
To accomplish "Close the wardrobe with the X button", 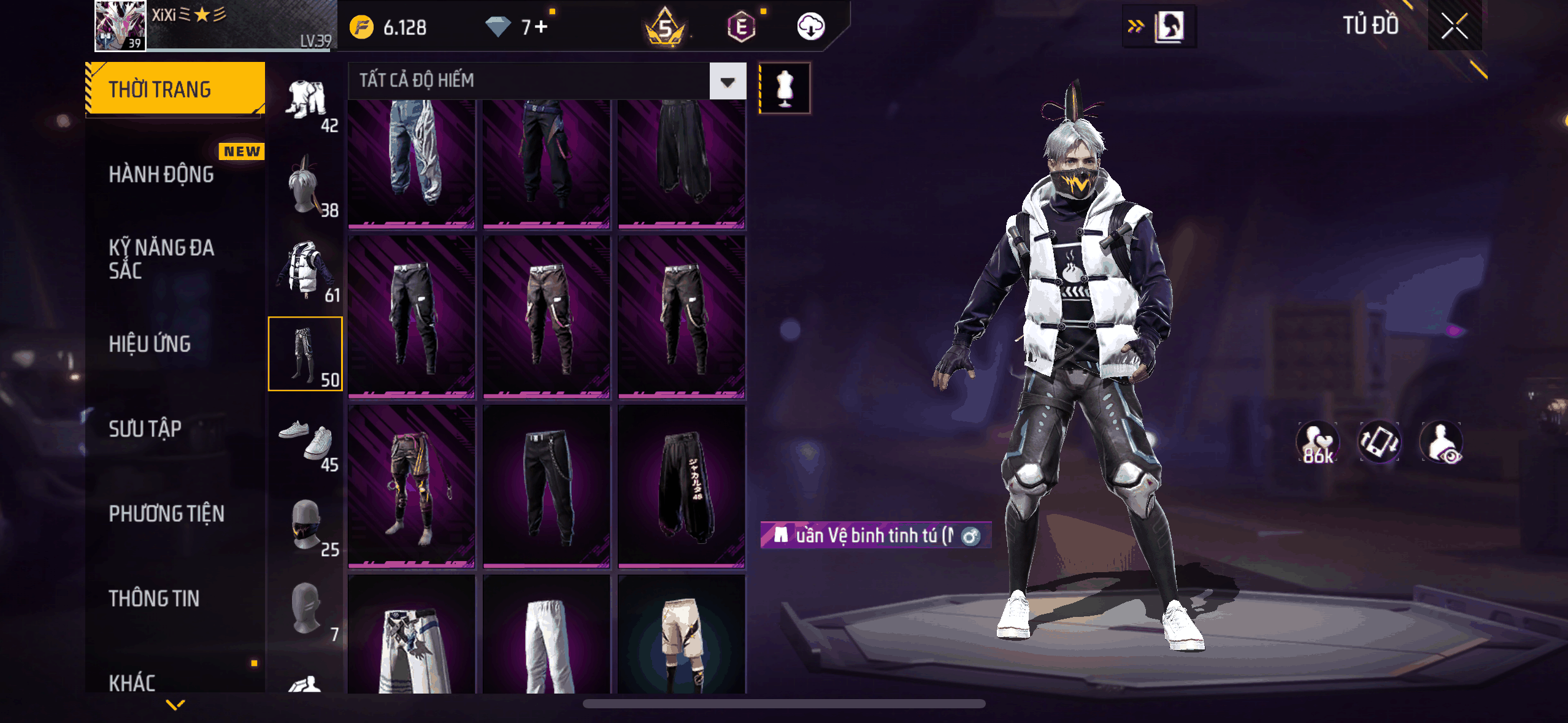I will [x=1454, y=26].
